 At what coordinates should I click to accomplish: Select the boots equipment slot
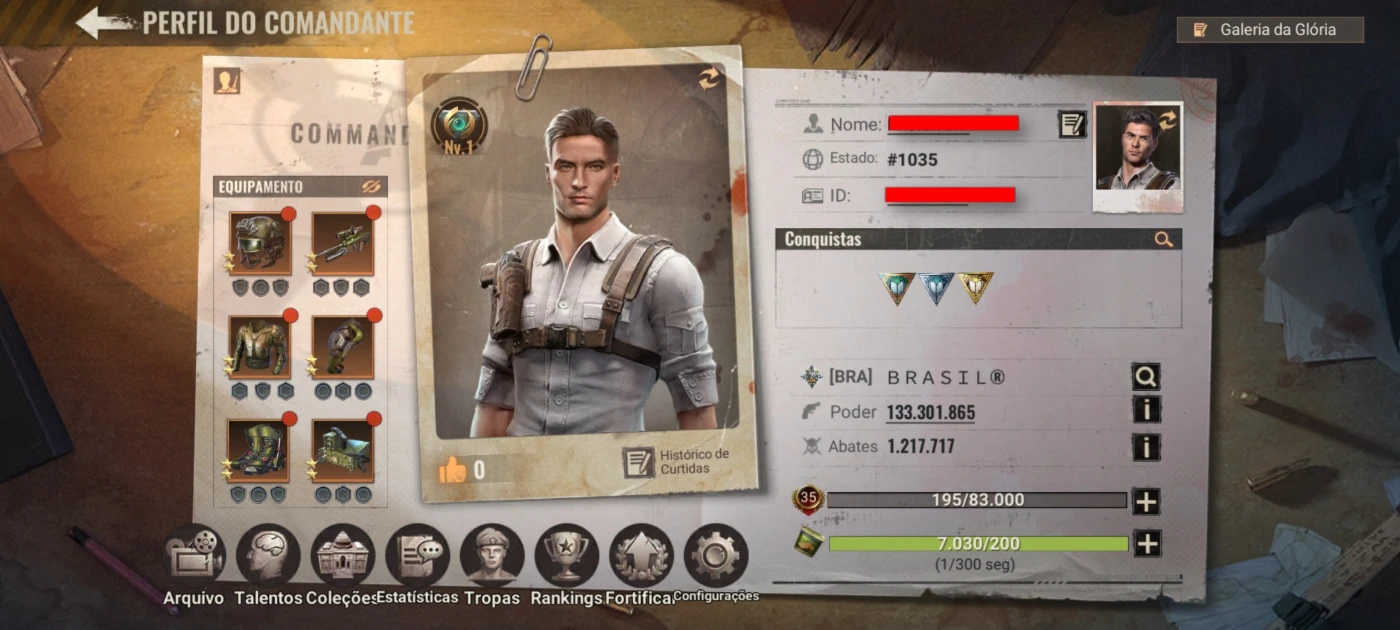[x=258, y=450]
